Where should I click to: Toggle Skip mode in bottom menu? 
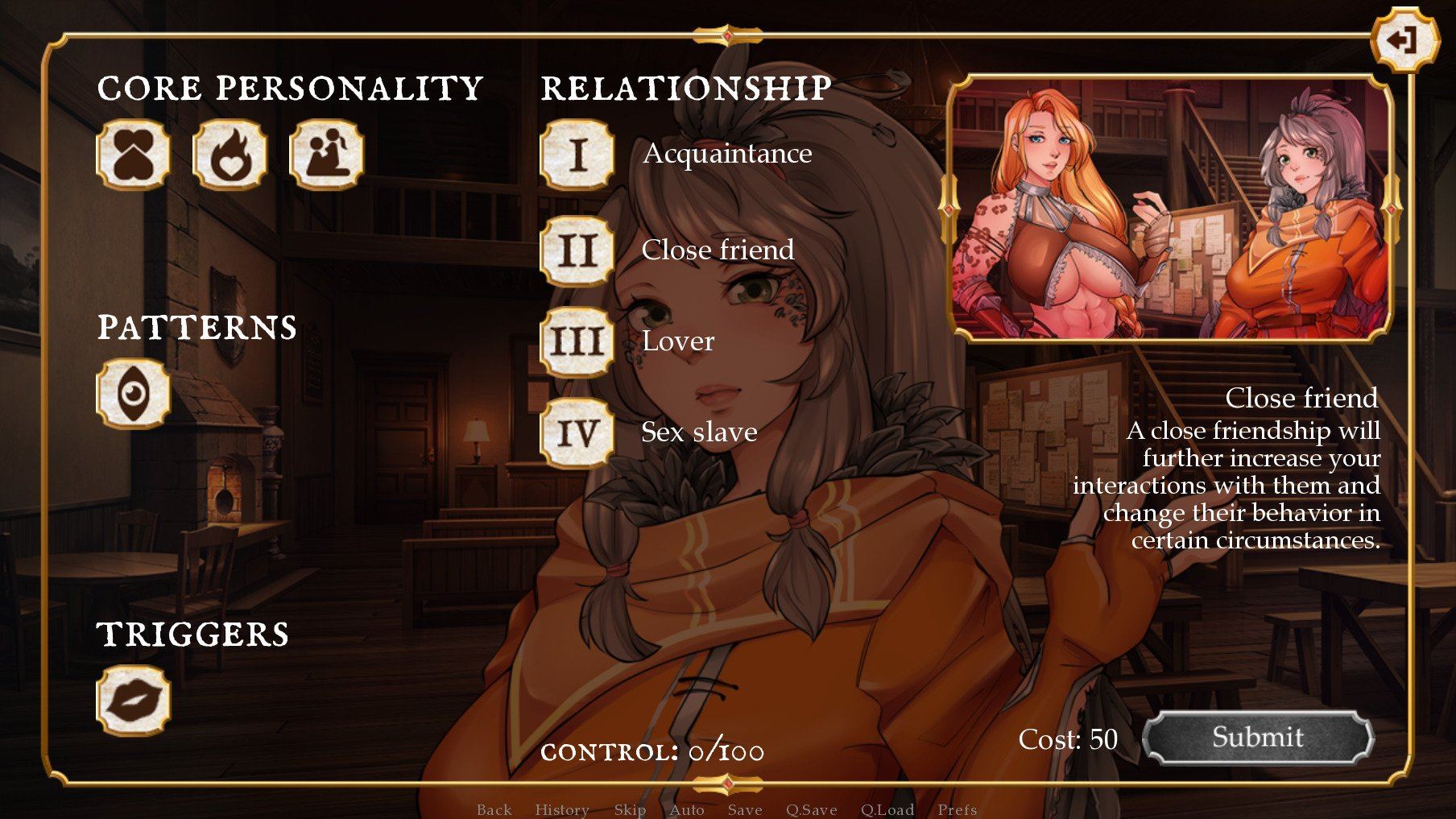(630, 809)
